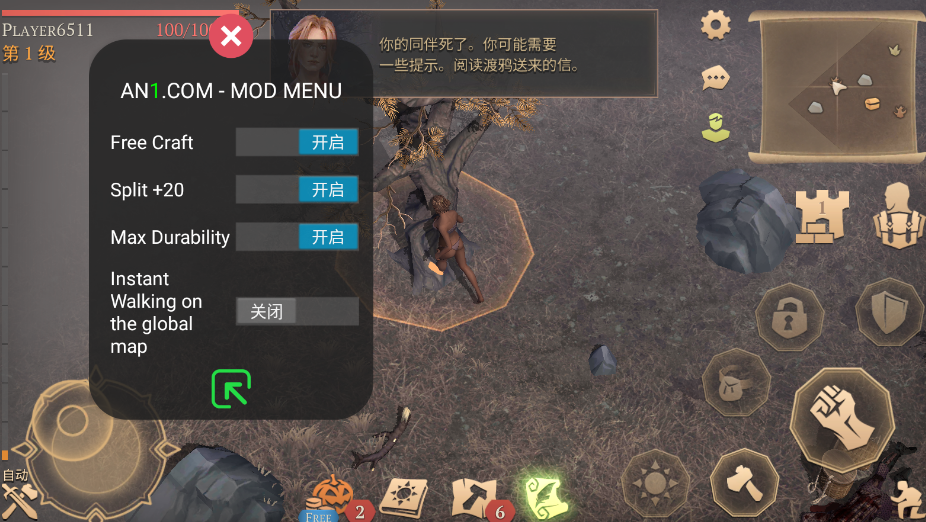Screen dimensions: 926x522
Task: Open the gear settings icon
Action: pyautogui.click(x=715, y=25)
